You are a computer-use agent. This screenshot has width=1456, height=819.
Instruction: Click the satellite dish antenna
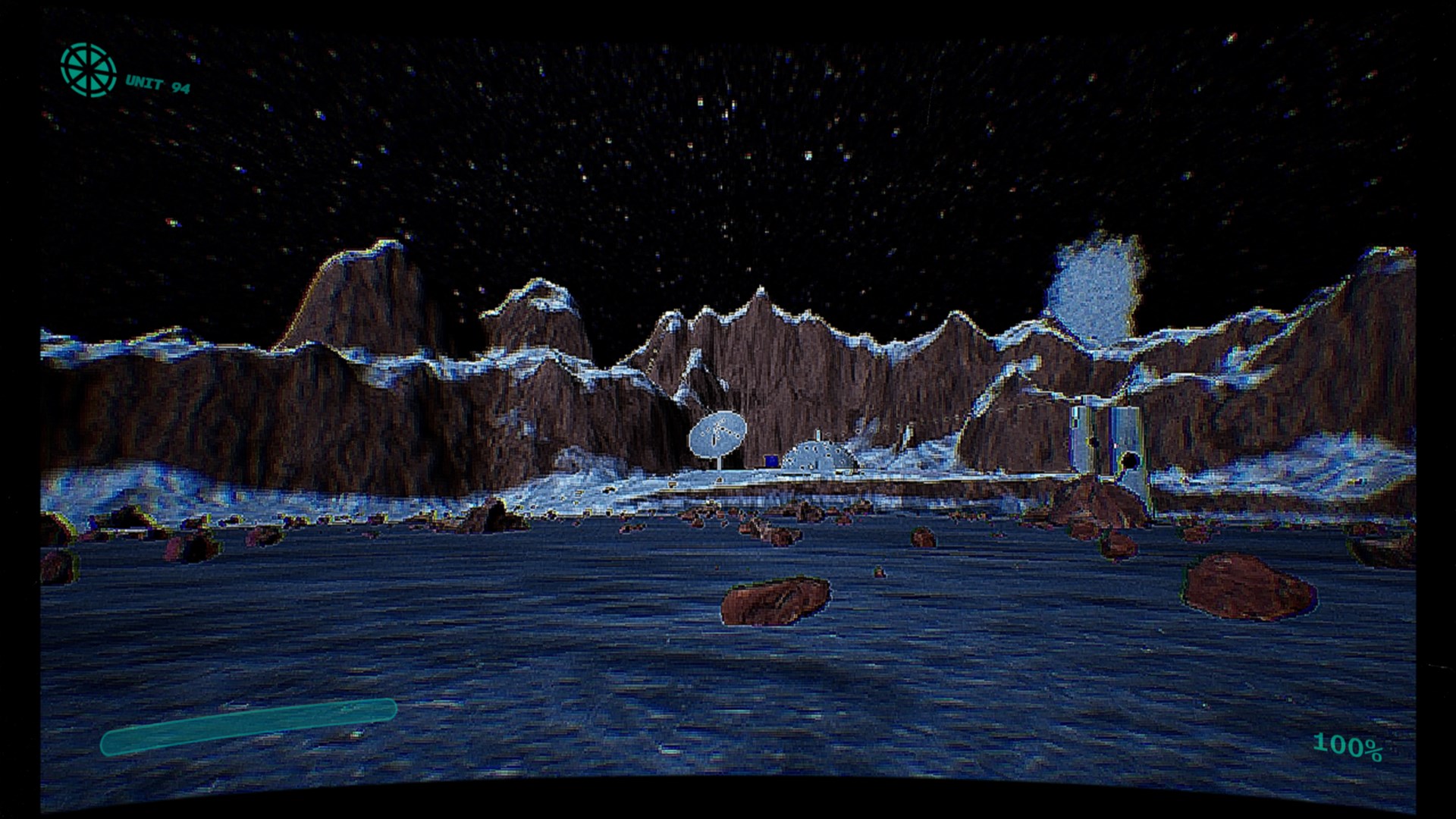[719, 435]
